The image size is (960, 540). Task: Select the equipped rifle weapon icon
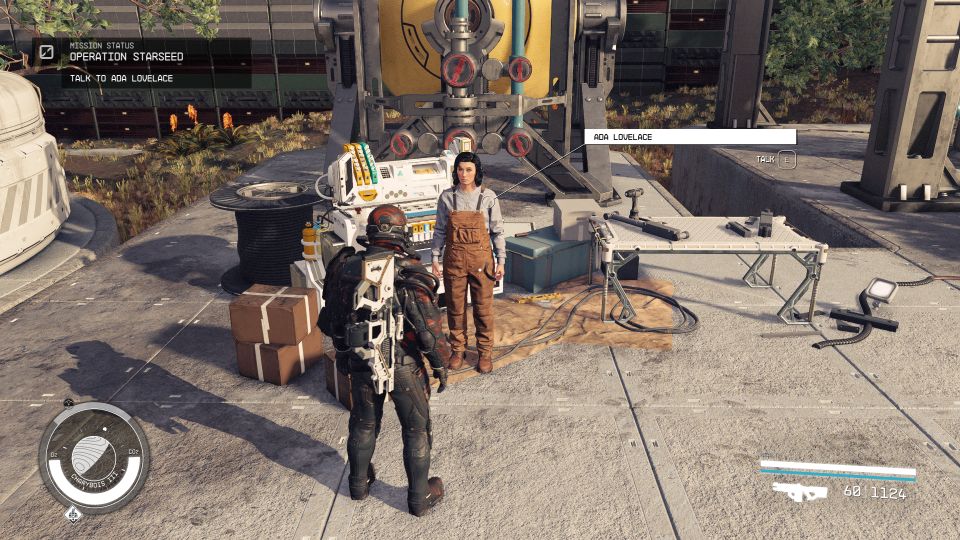[799, 491]
